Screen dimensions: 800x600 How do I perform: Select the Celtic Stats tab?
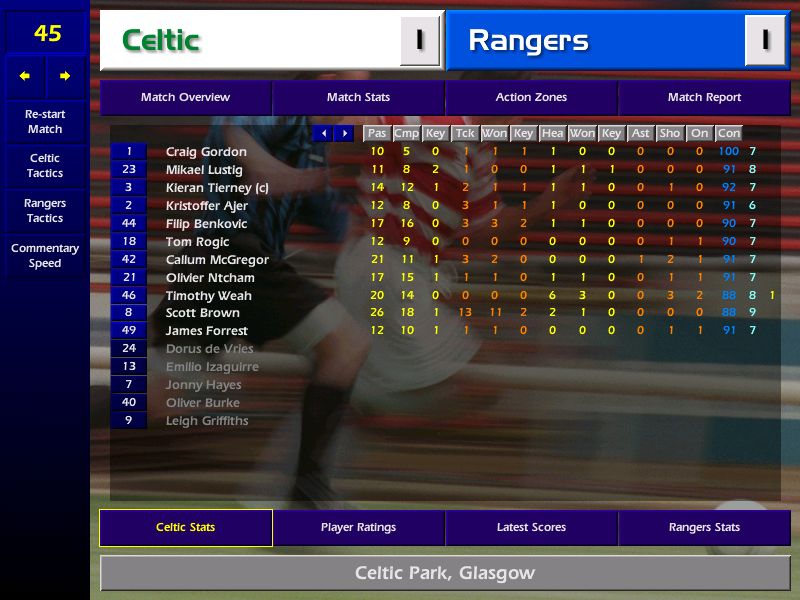tap(185, 528)
